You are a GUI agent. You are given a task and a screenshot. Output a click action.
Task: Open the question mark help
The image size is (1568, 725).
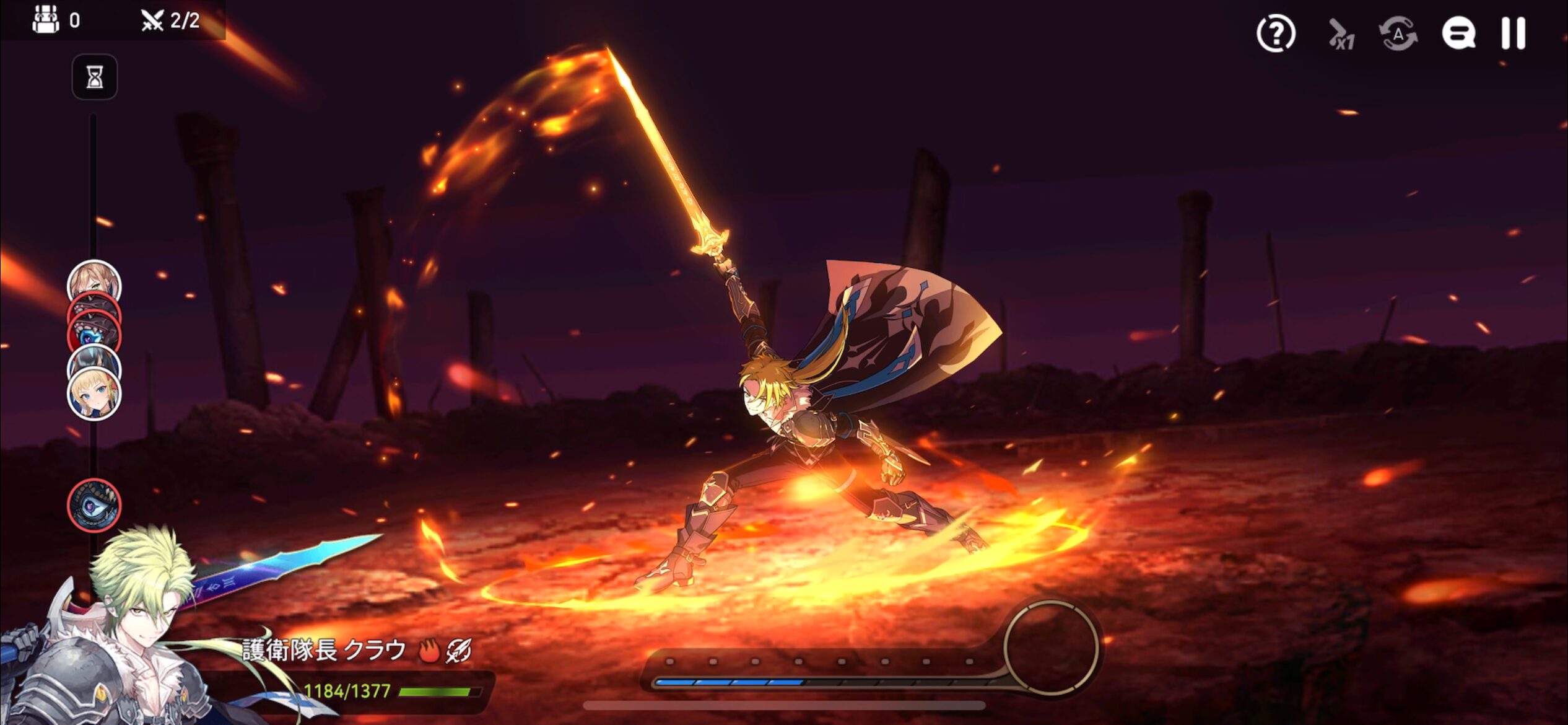click(1276, 33)
